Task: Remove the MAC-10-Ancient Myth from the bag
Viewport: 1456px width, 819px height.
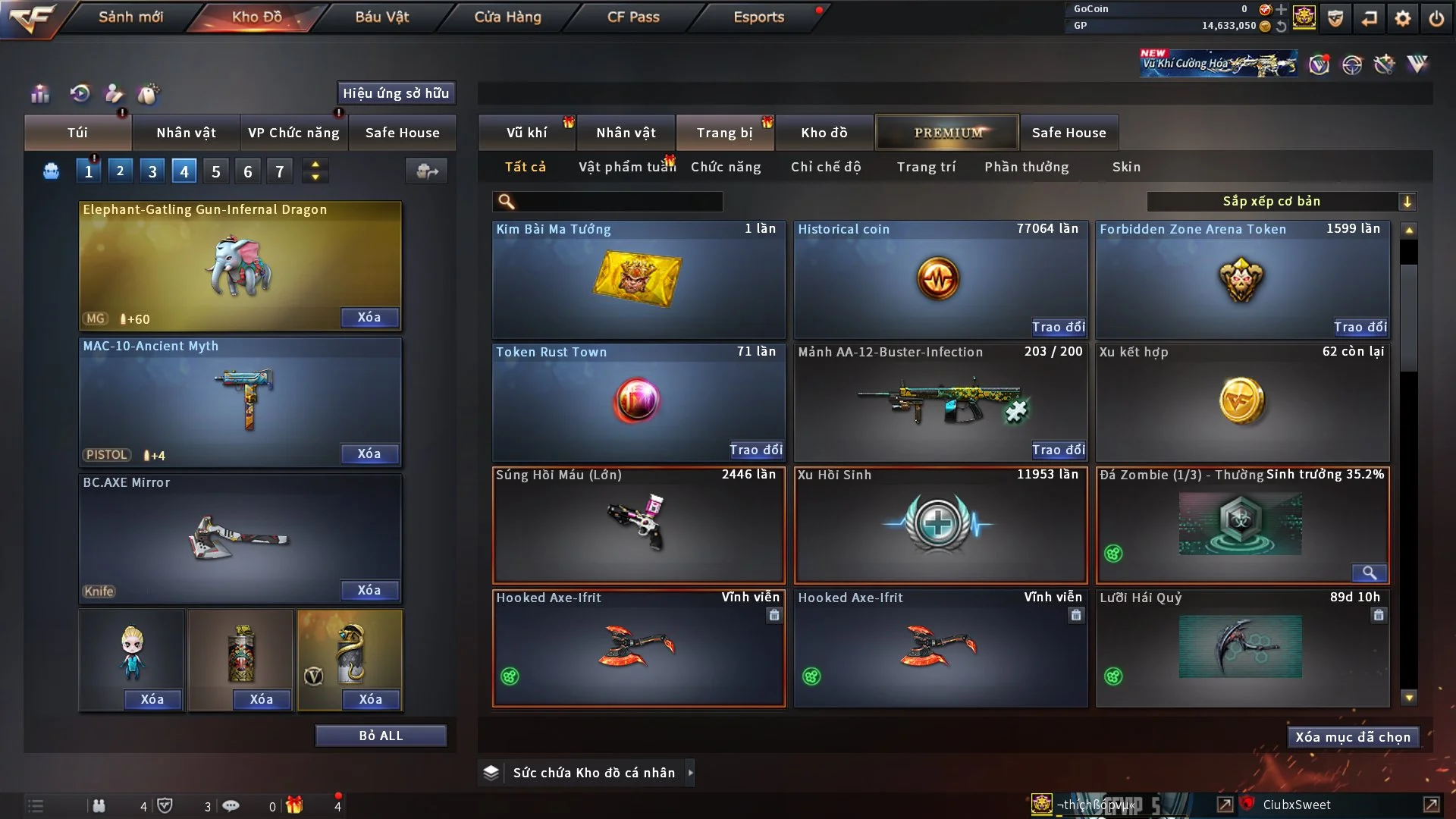Action: (369, 453)
